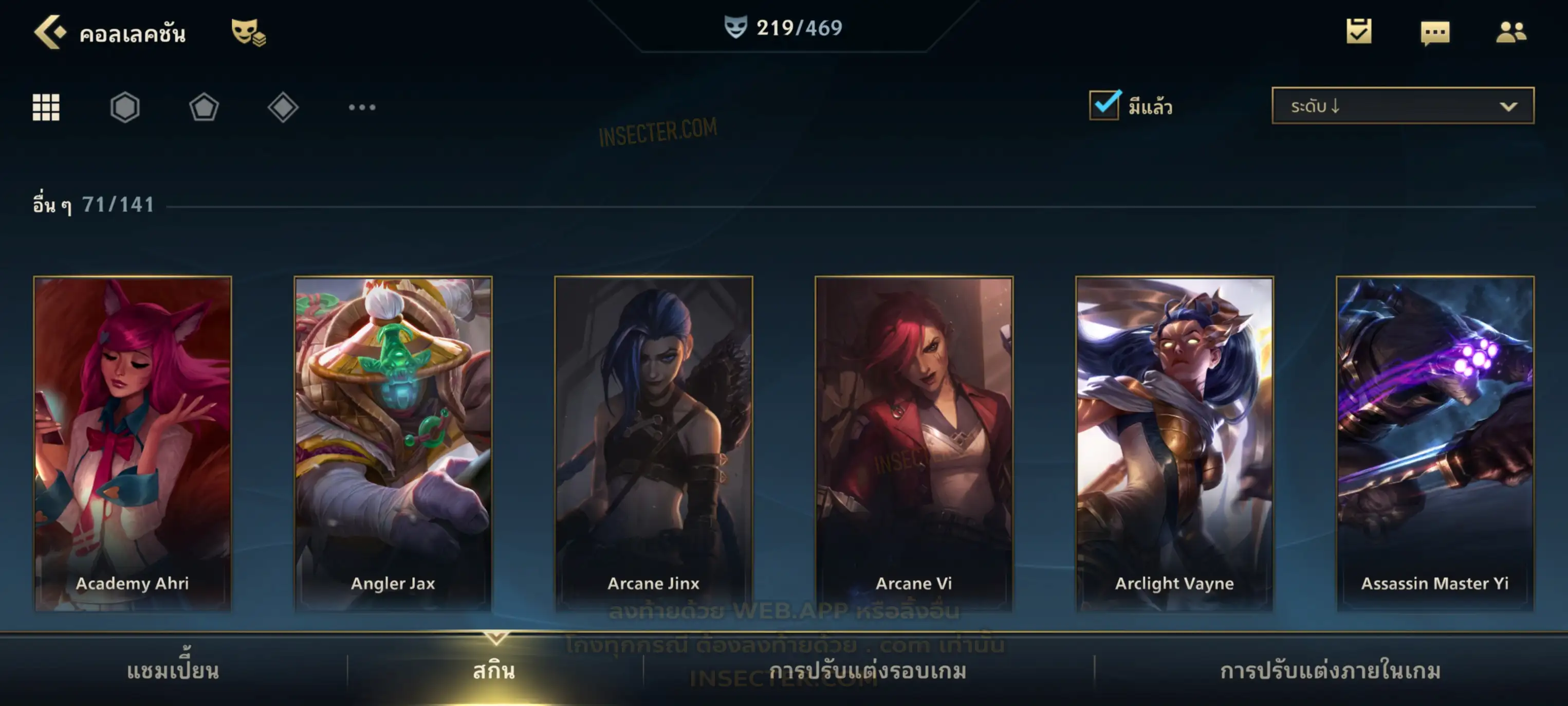Pick the Arclight Vayne skin card
1568x706 pixels.
coord(1174,443)
